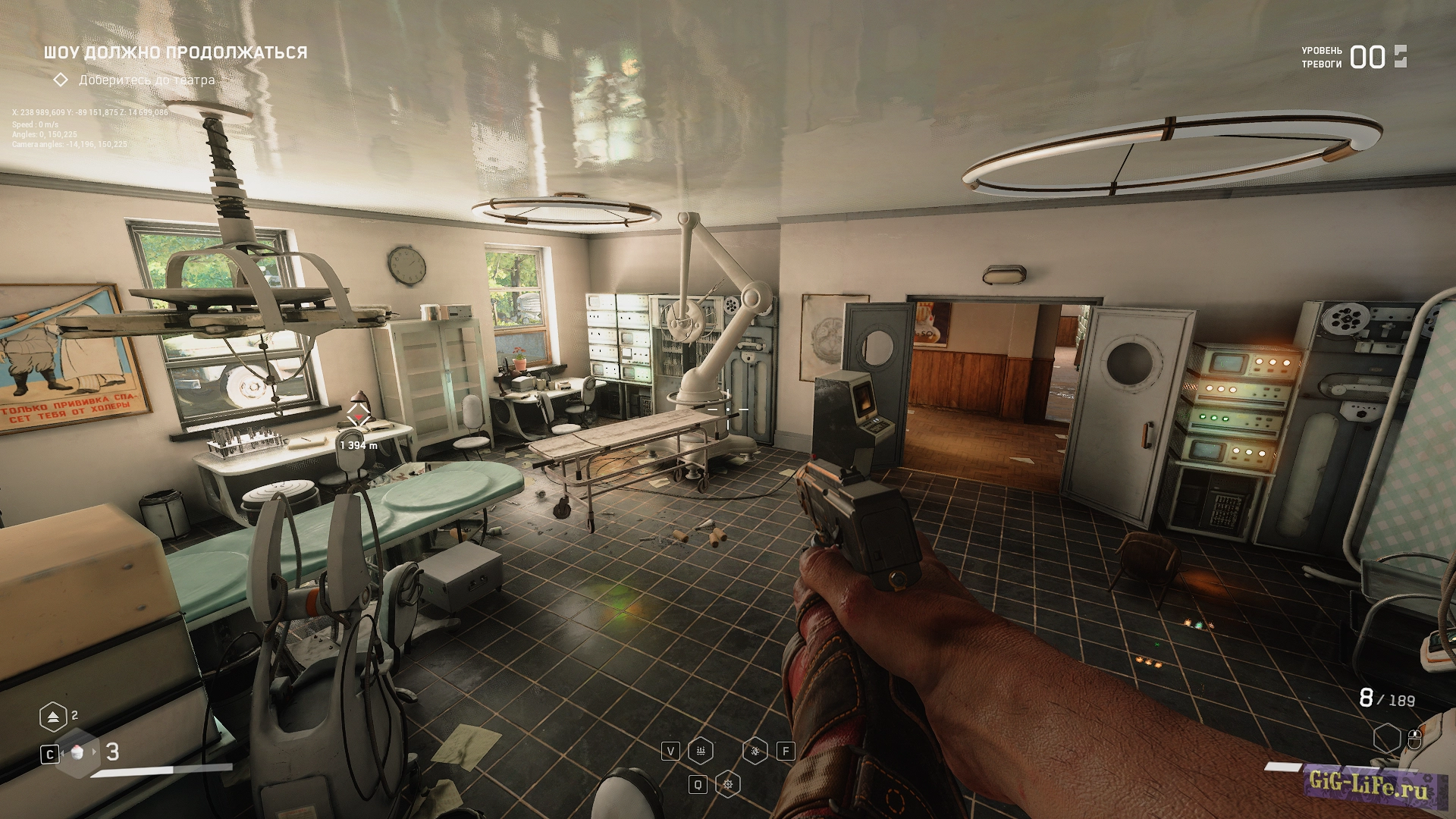Image resolution: width=1456 pixels, height=819 pixels.
Task: Use the consumable capsule in the hexagon slot
Action: pos(77,752)
